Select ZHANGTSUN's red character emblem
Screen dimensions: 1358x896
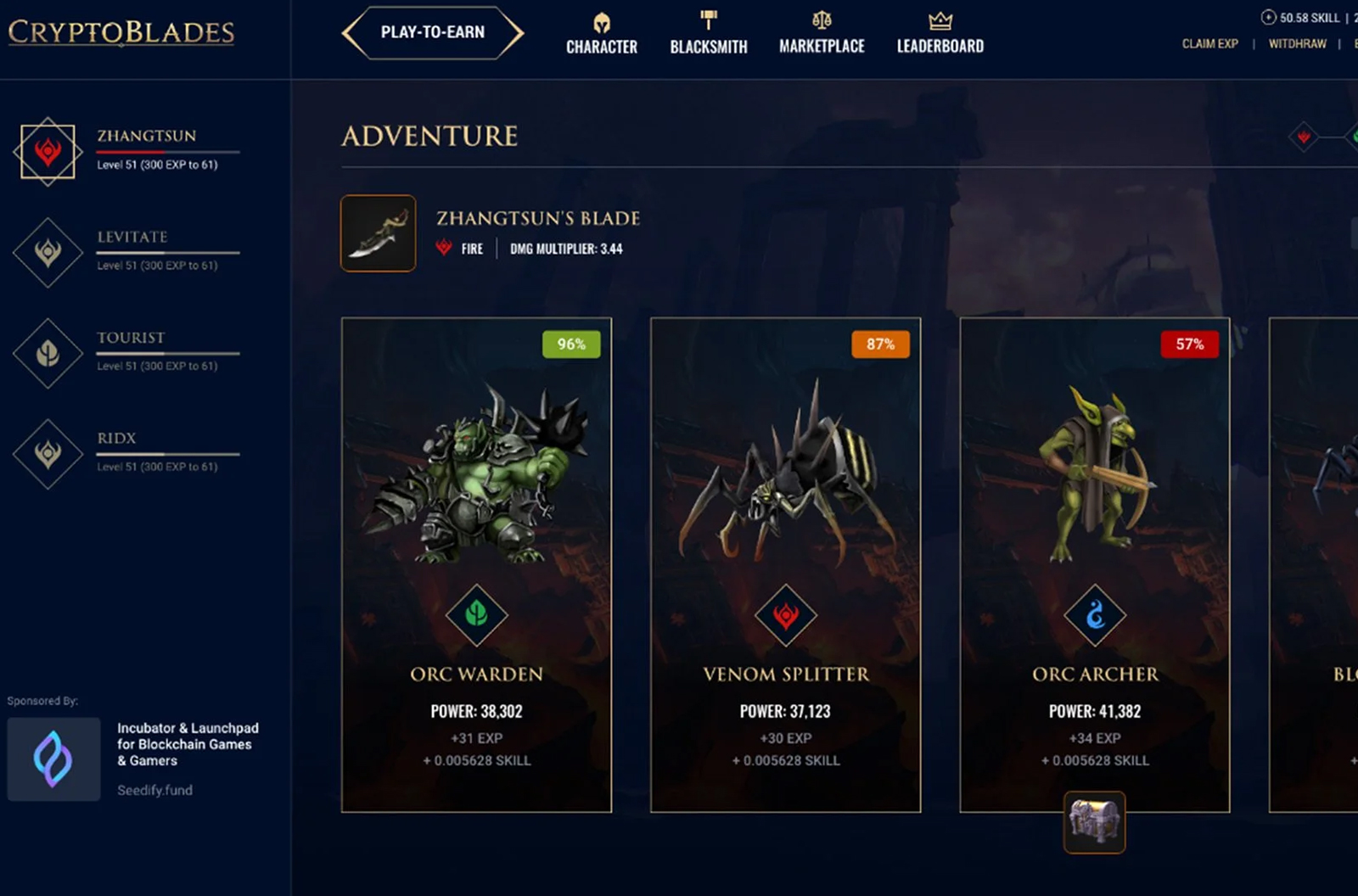tap(48, 150)
